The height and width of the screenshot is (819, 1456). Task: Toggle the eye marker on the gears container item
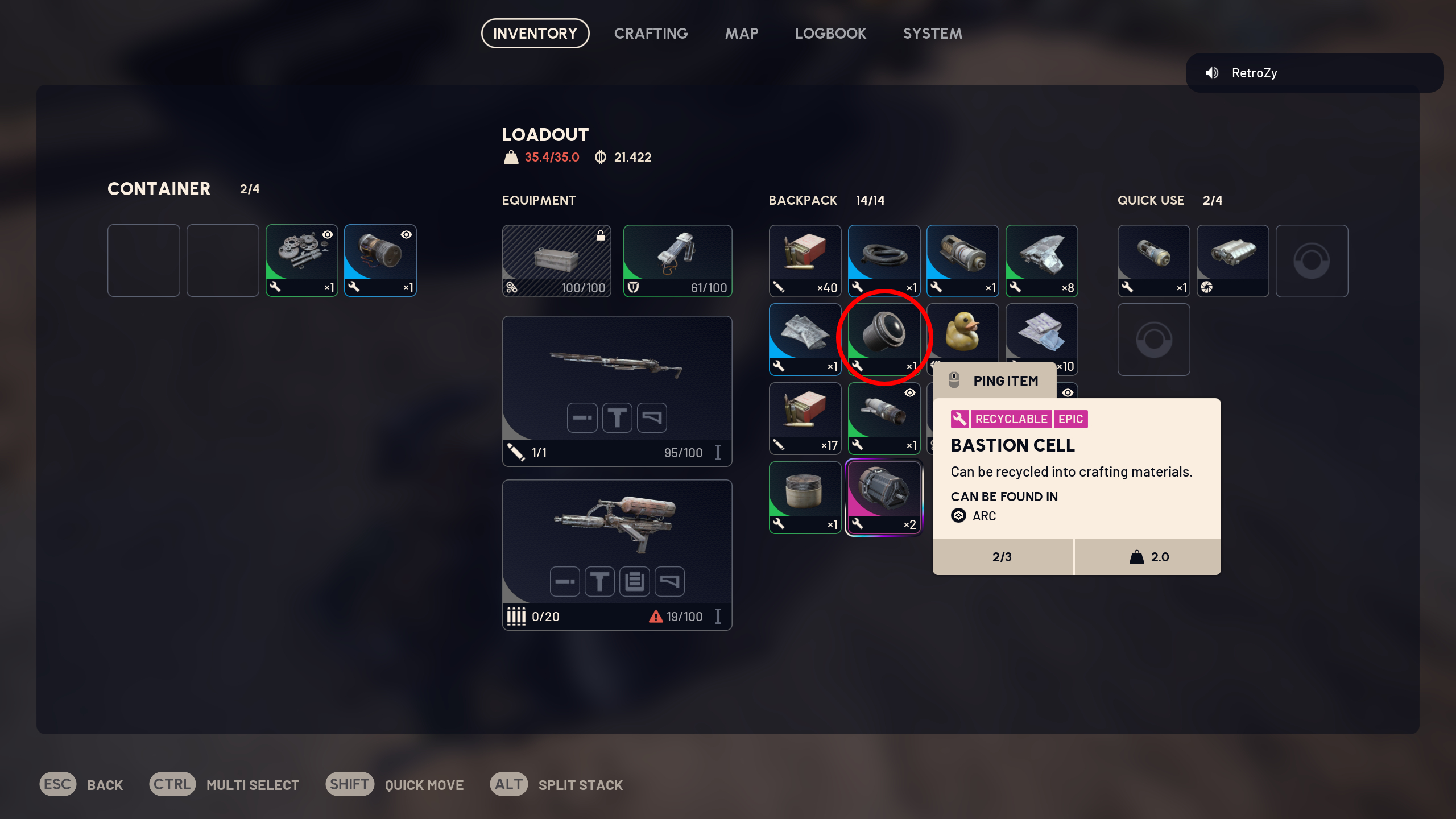click(x=327, y=235)
